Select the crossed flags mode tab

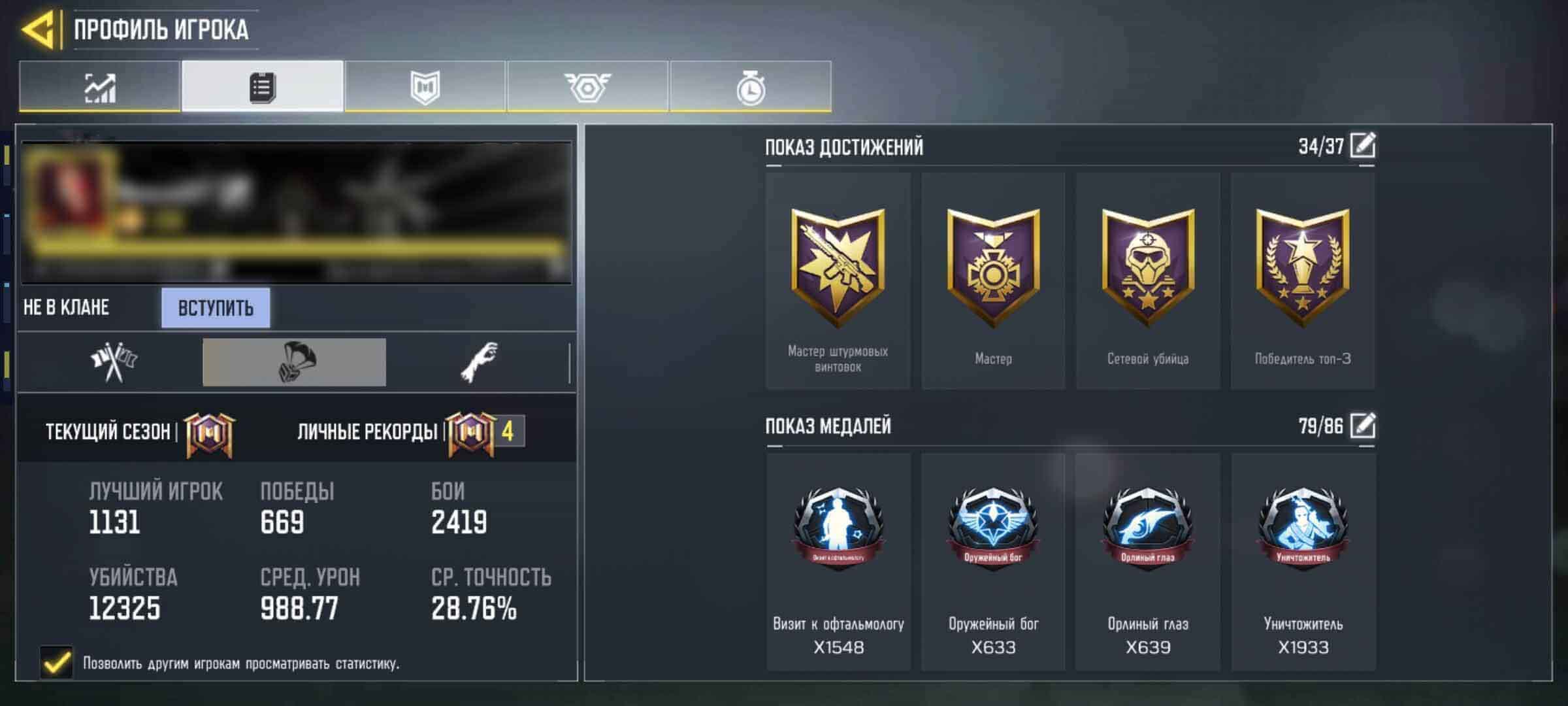(x=114, y=362)
